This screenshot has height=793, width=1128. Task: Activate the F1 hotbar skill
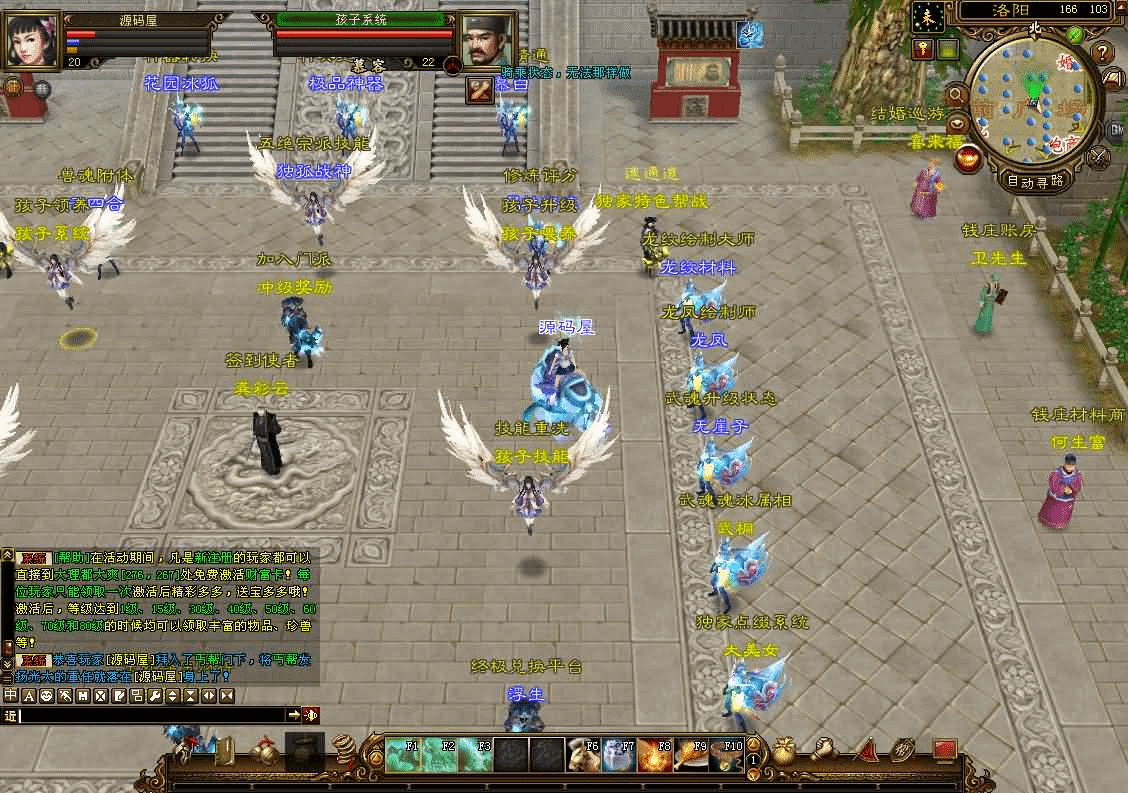point(403,755)
